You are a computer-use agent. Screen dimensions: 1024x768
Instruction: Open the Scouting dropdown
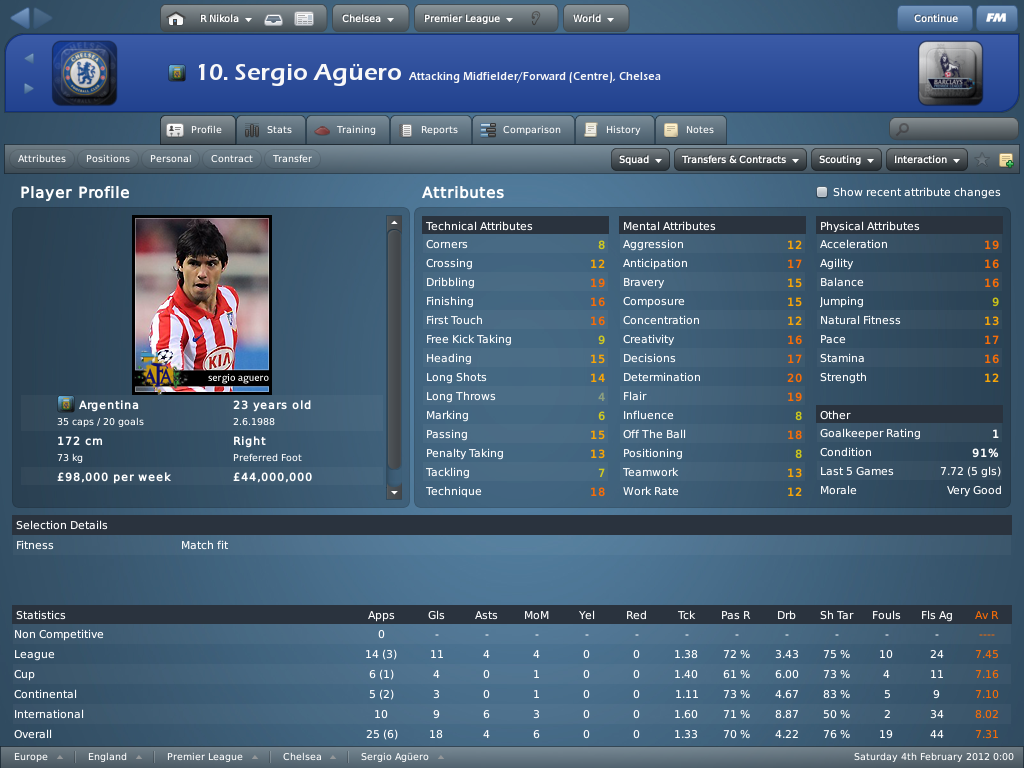[x=846, y=160]
